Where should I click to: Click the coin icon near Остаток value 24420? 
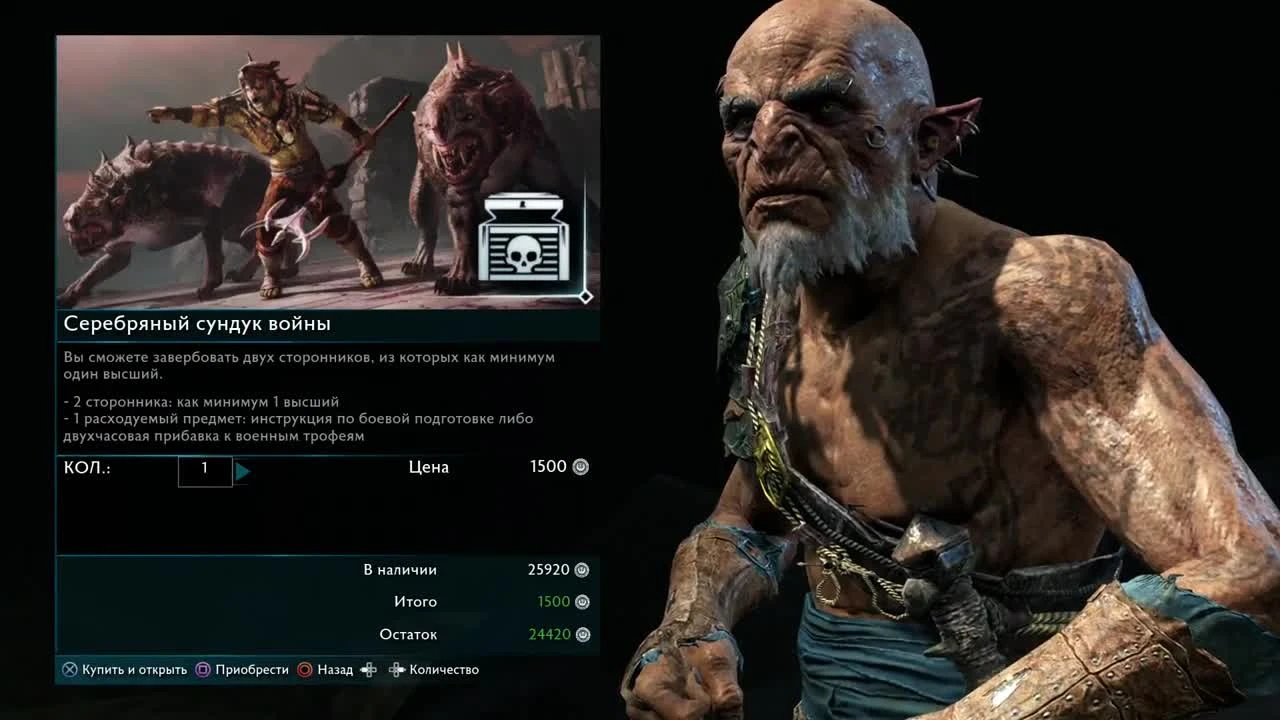point(580,634)
